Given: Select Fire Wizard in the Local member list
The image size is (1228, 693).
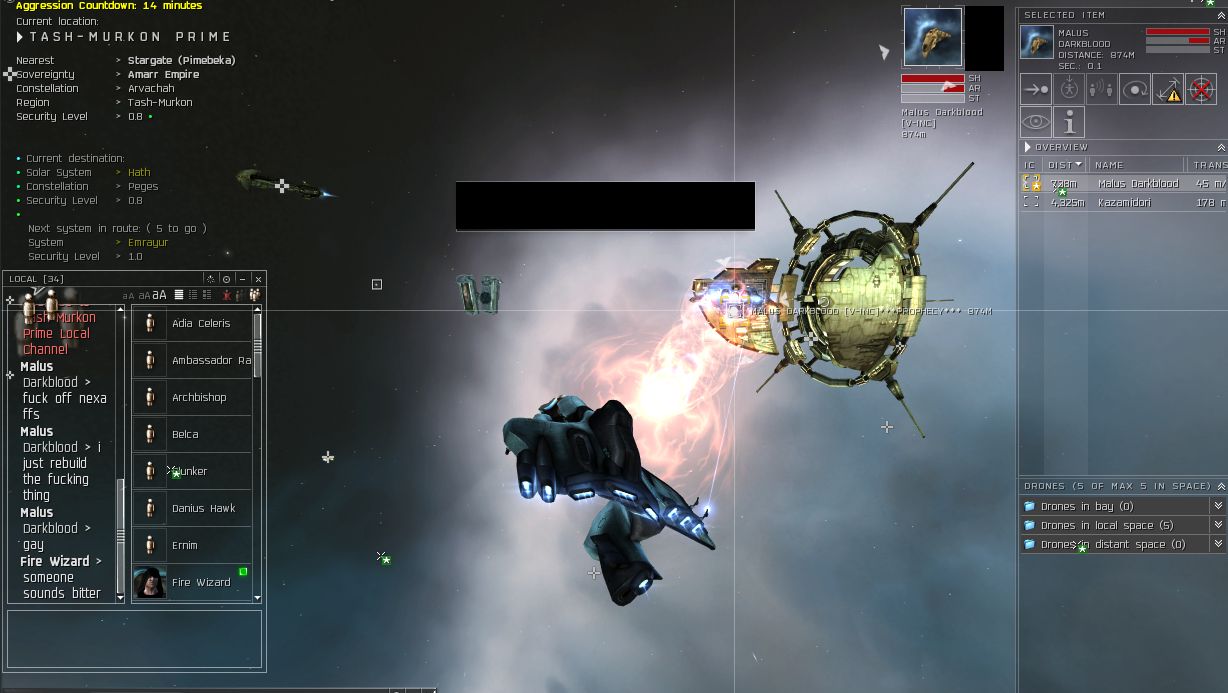Looking at the screenshot, I should click(x=200, y=582).
